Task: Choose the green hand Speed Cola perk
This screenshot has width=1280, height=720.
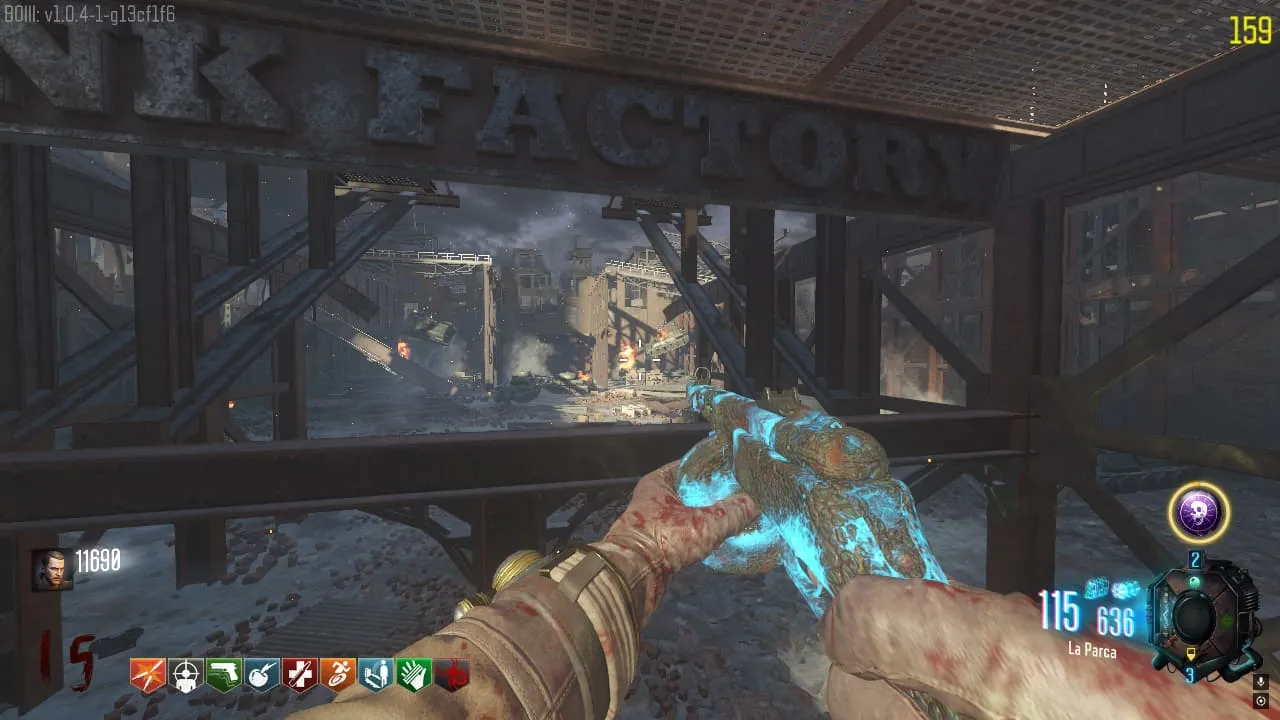Action: pos(413,675)
